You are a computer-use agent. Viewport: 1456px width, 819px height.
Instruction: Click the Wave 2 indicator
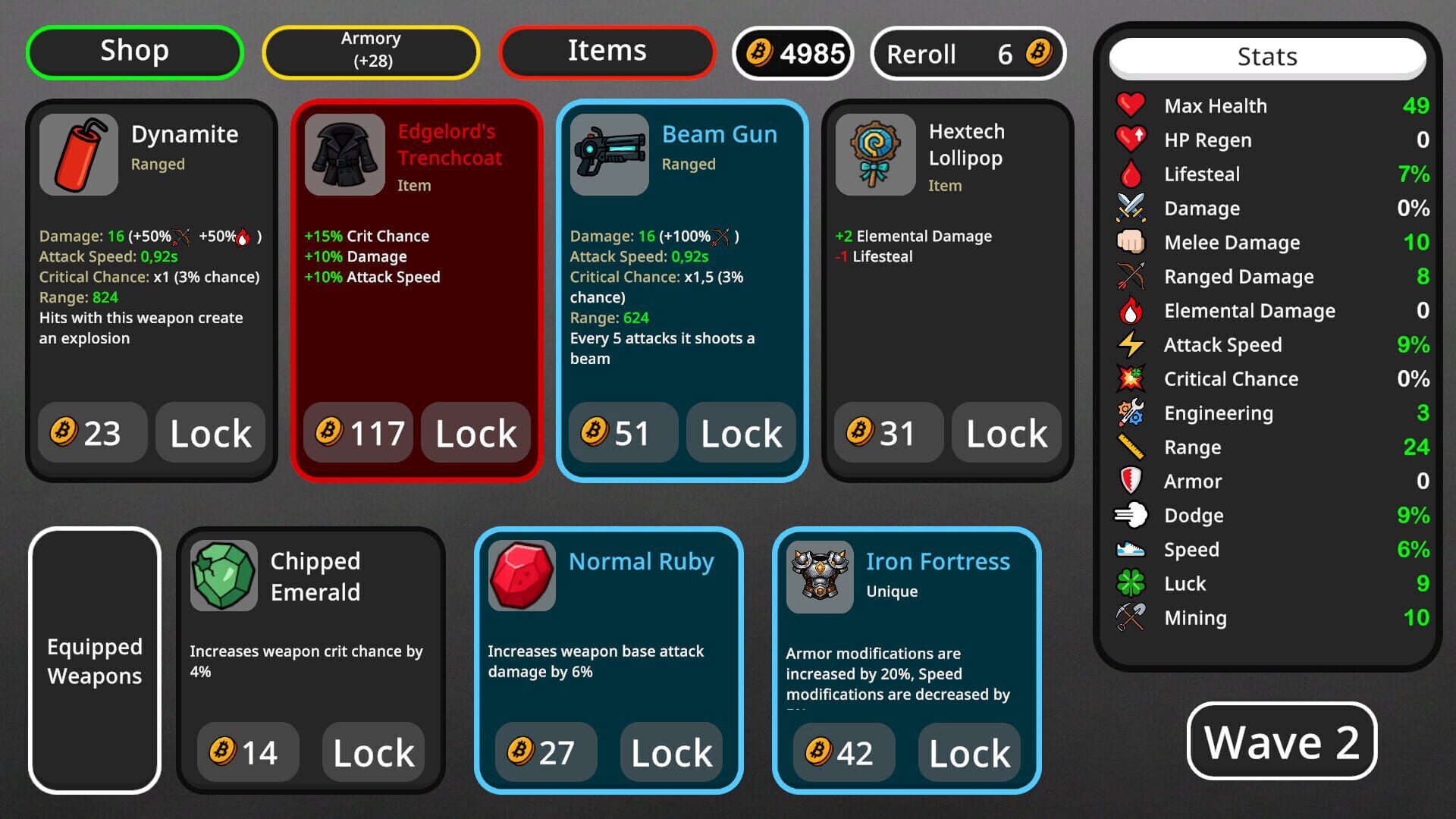pyautogui.click(x=1282, y=742)
